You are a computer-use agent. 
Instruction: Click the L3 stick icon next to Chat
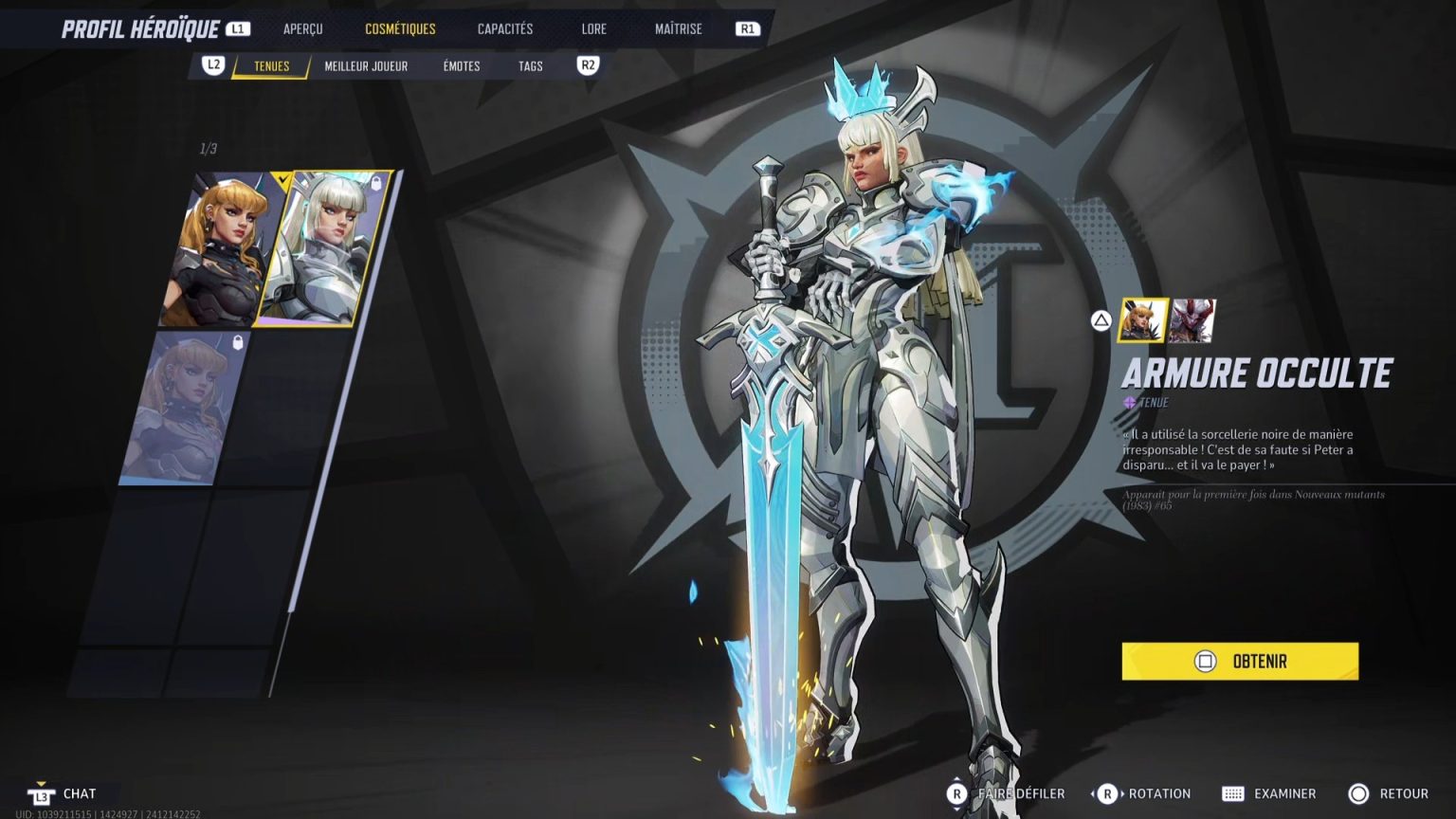(x=41, y=793)
